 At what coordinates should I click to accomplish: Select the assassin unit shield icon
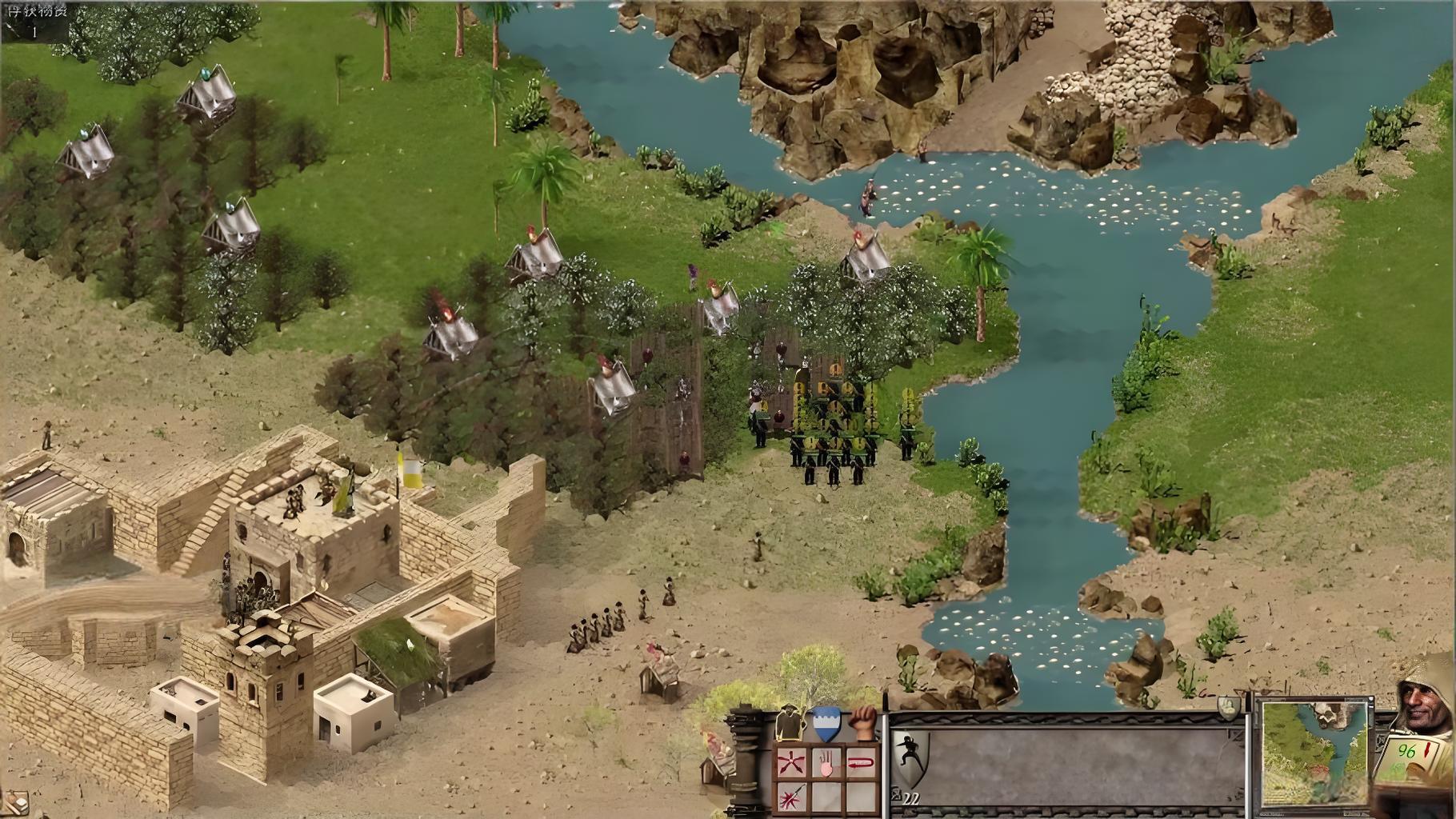tap(910, 757)
